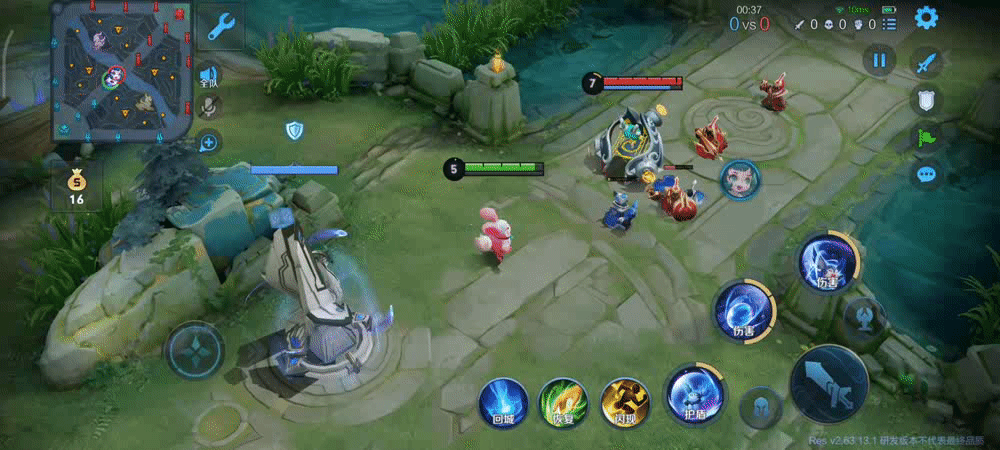Viewport: 1000px width, 450px height.
Task: Open the settings gear menu
Action: coord(926,17)
